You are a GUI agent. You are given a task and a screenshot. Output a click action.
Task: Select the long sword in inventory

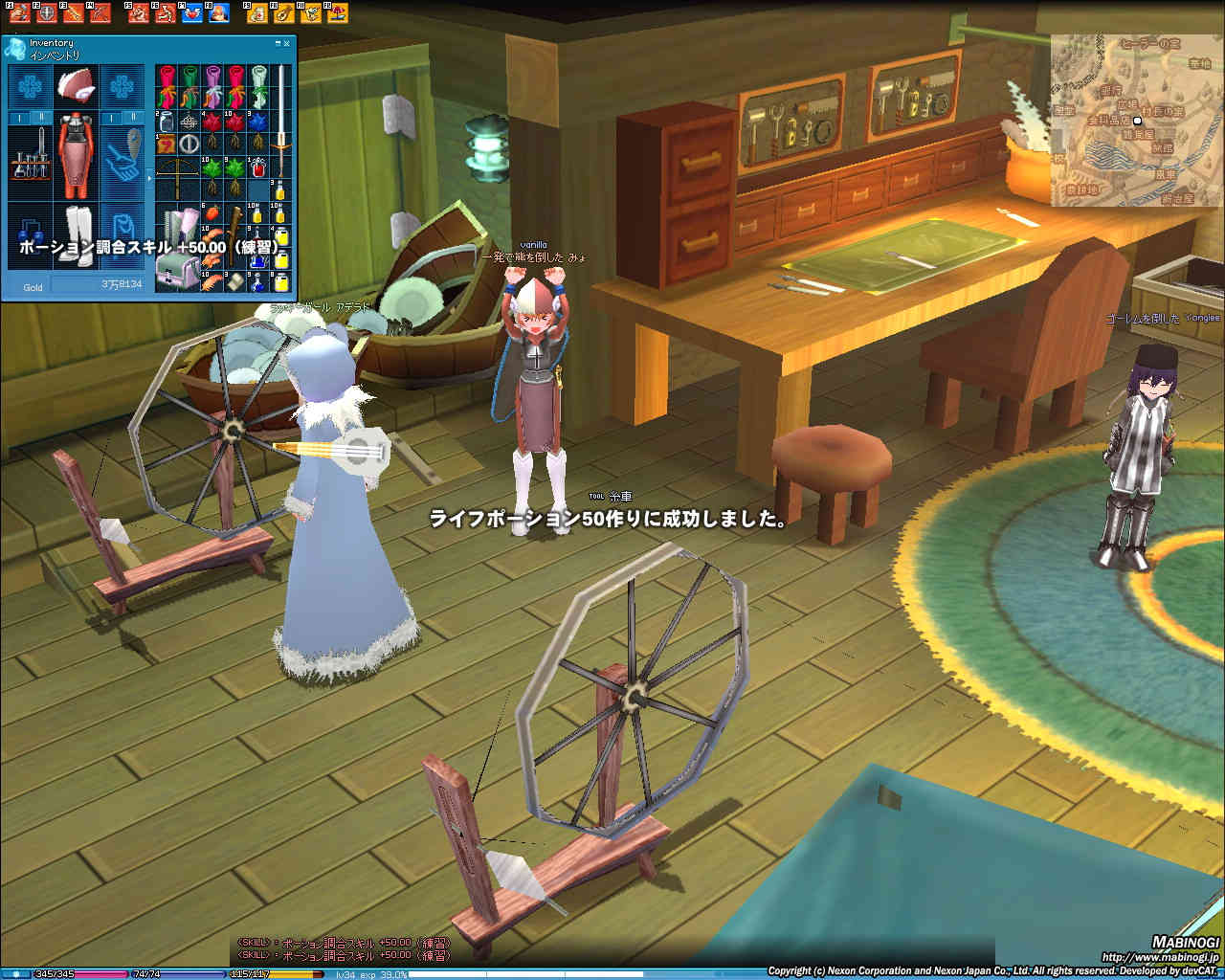coord(282,120)
